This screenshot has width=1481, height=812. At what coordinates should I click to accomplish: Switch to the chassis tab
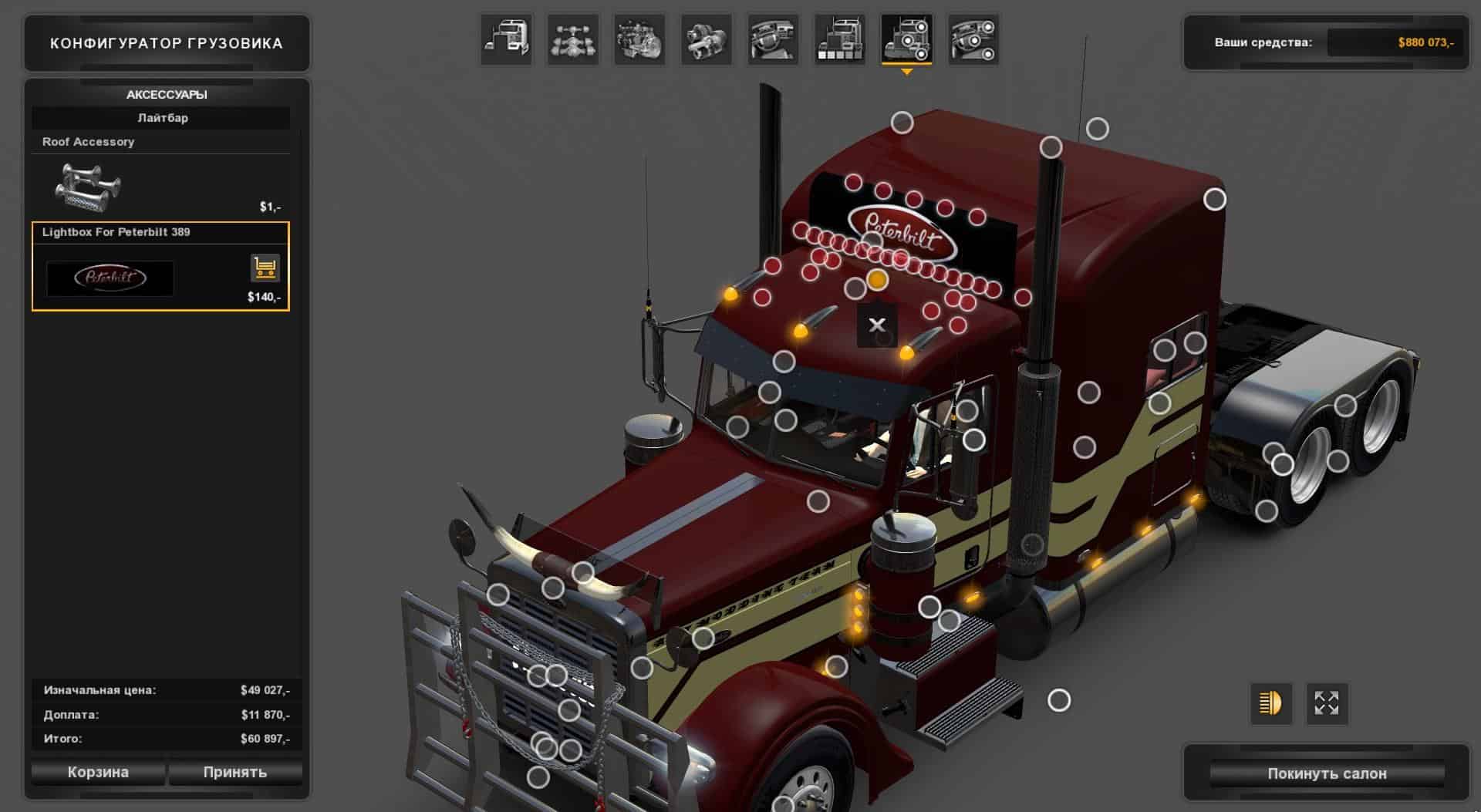coord(573,39)
